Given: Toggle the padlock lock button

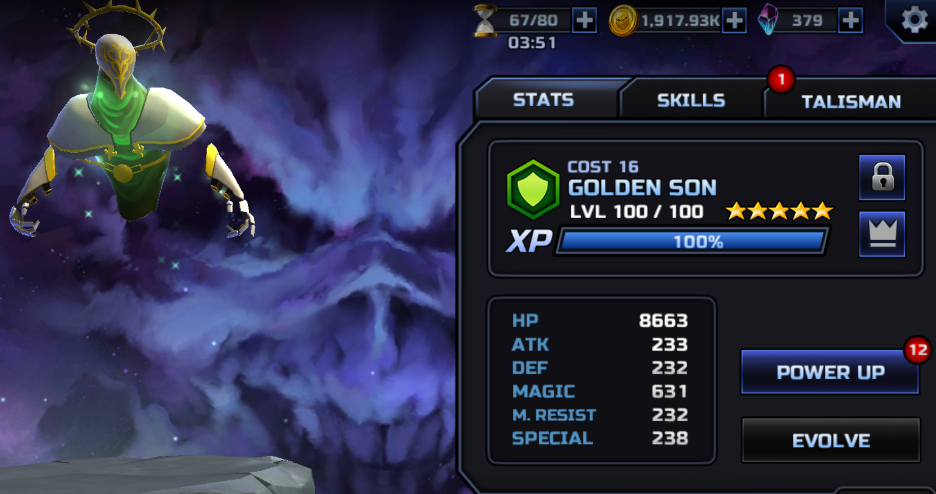Looking at the screenshot, I should (881, 178).
